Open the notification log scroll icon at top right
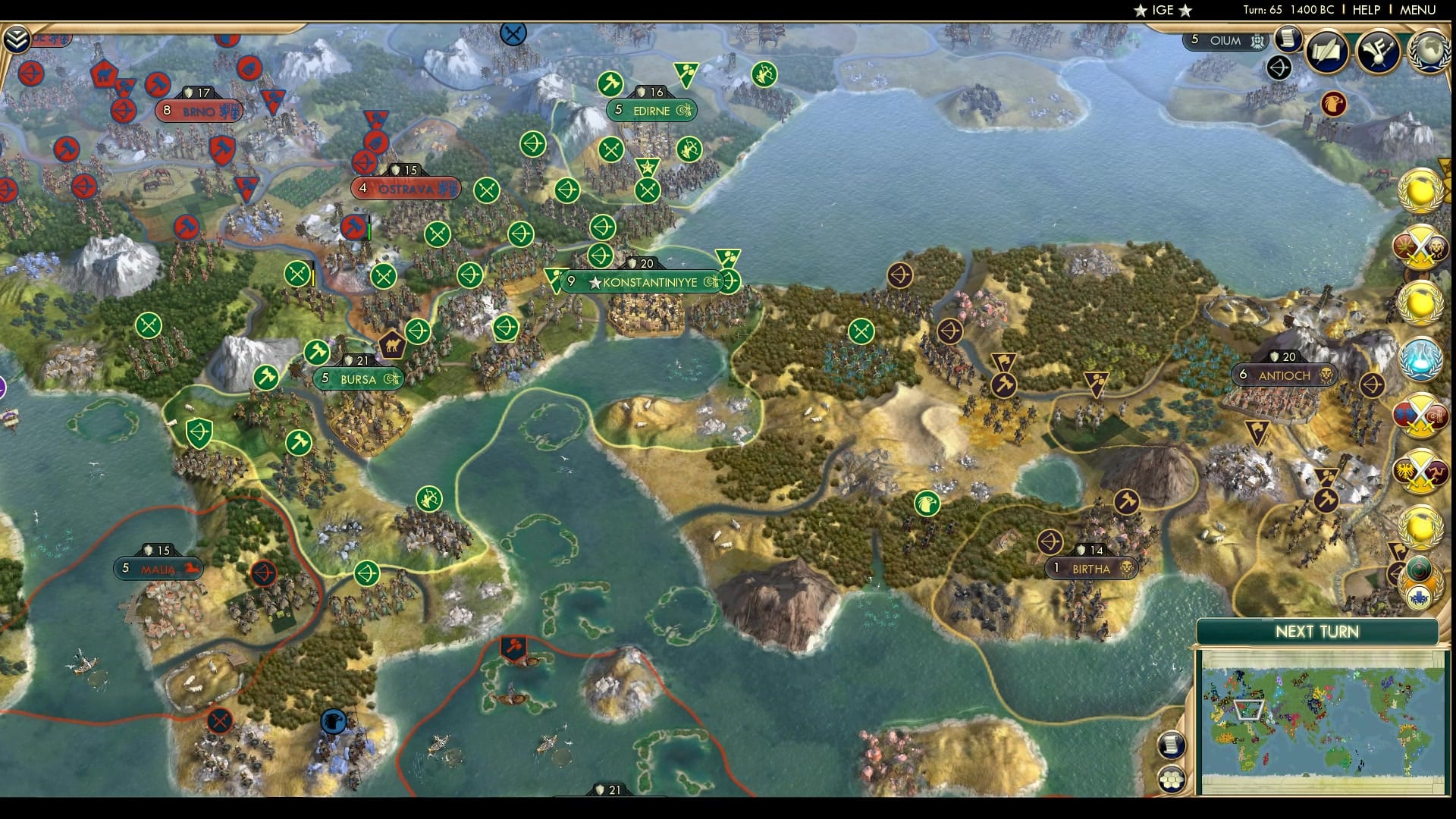This screenshot has height=819, width=1456. point(1289,40)
